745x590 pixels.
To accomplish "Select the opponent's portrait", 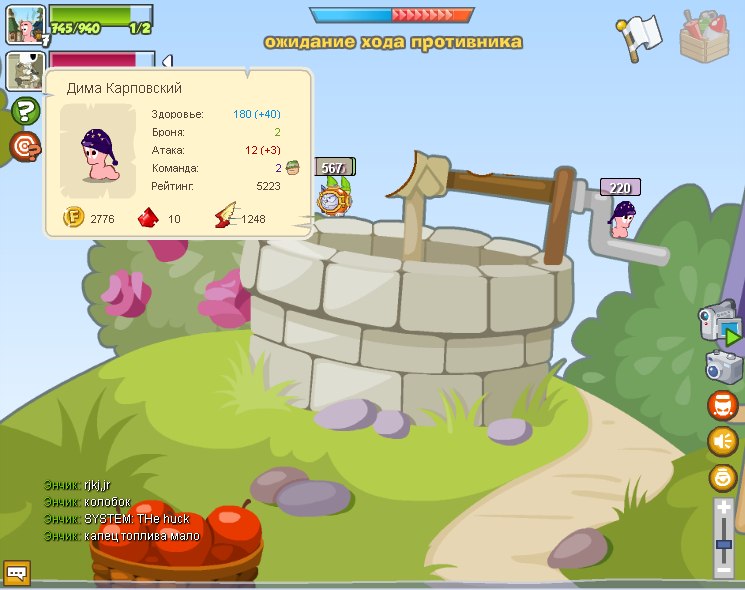I will pyautogui.click(x=24, y=71).
